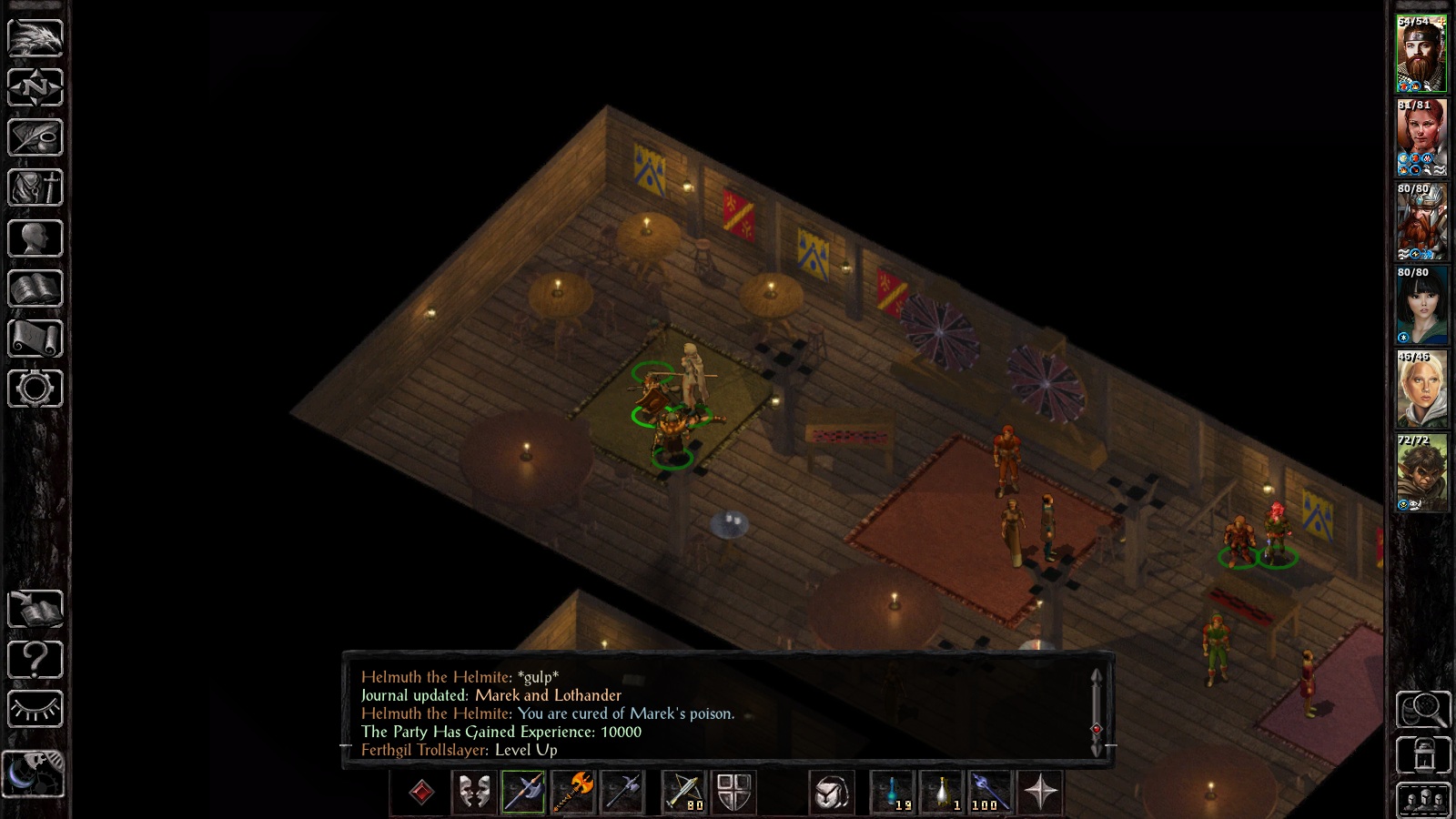Click the question mark help button
Image resolution: width=1456 pixels, height=819 pixels.
(x=35, y=659)
